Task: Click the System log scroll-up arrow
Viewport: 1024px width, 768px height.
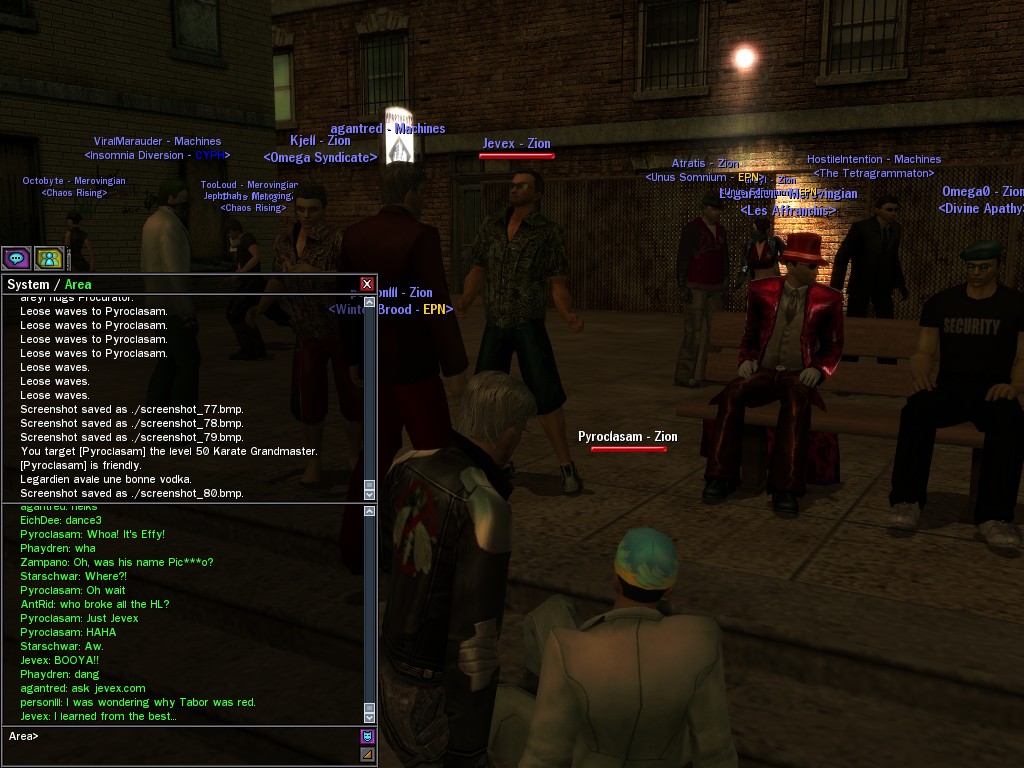Action: click(x=369, y=301)
